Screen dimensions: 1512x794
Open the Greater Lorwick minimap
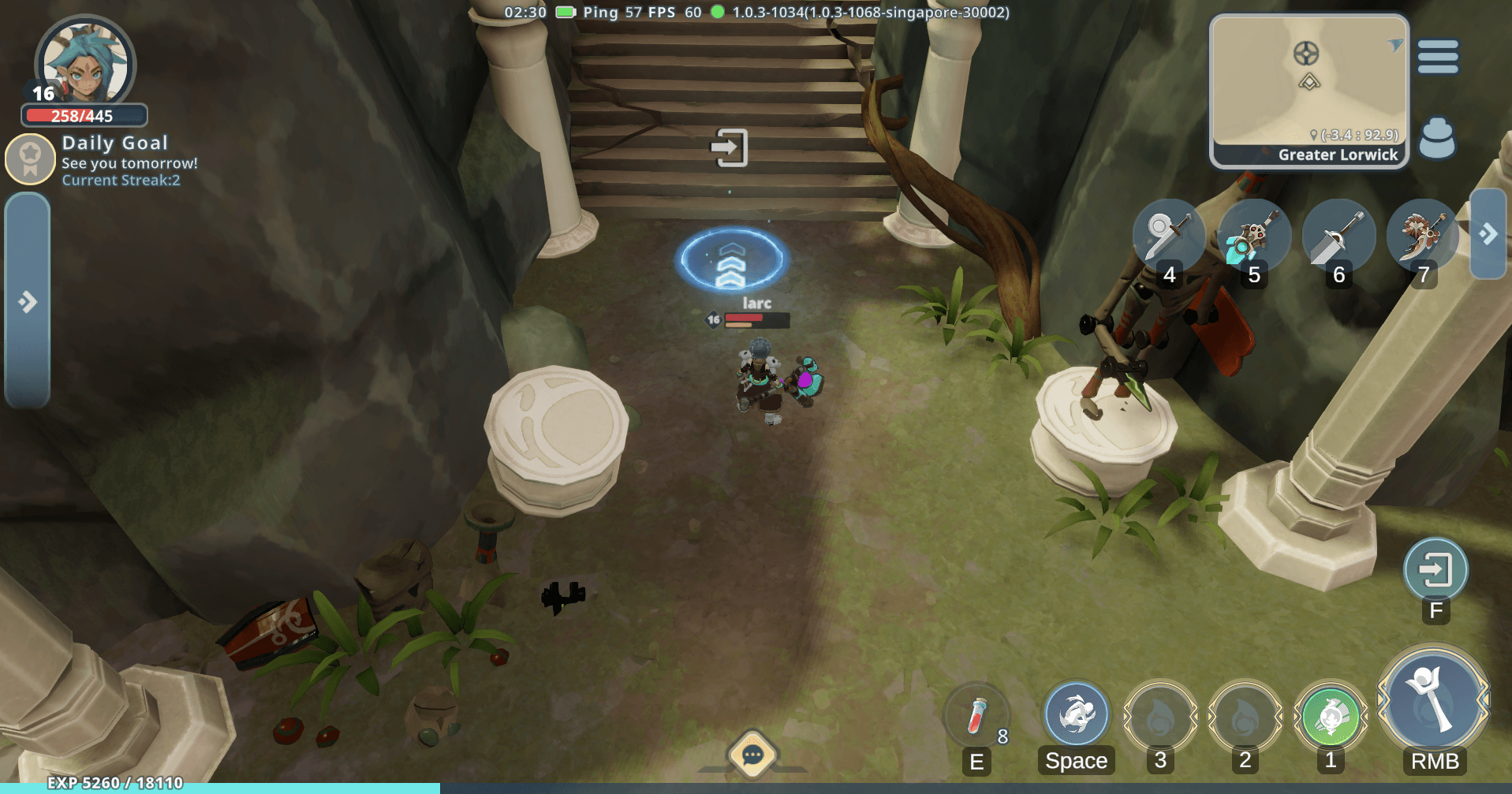1309,91
